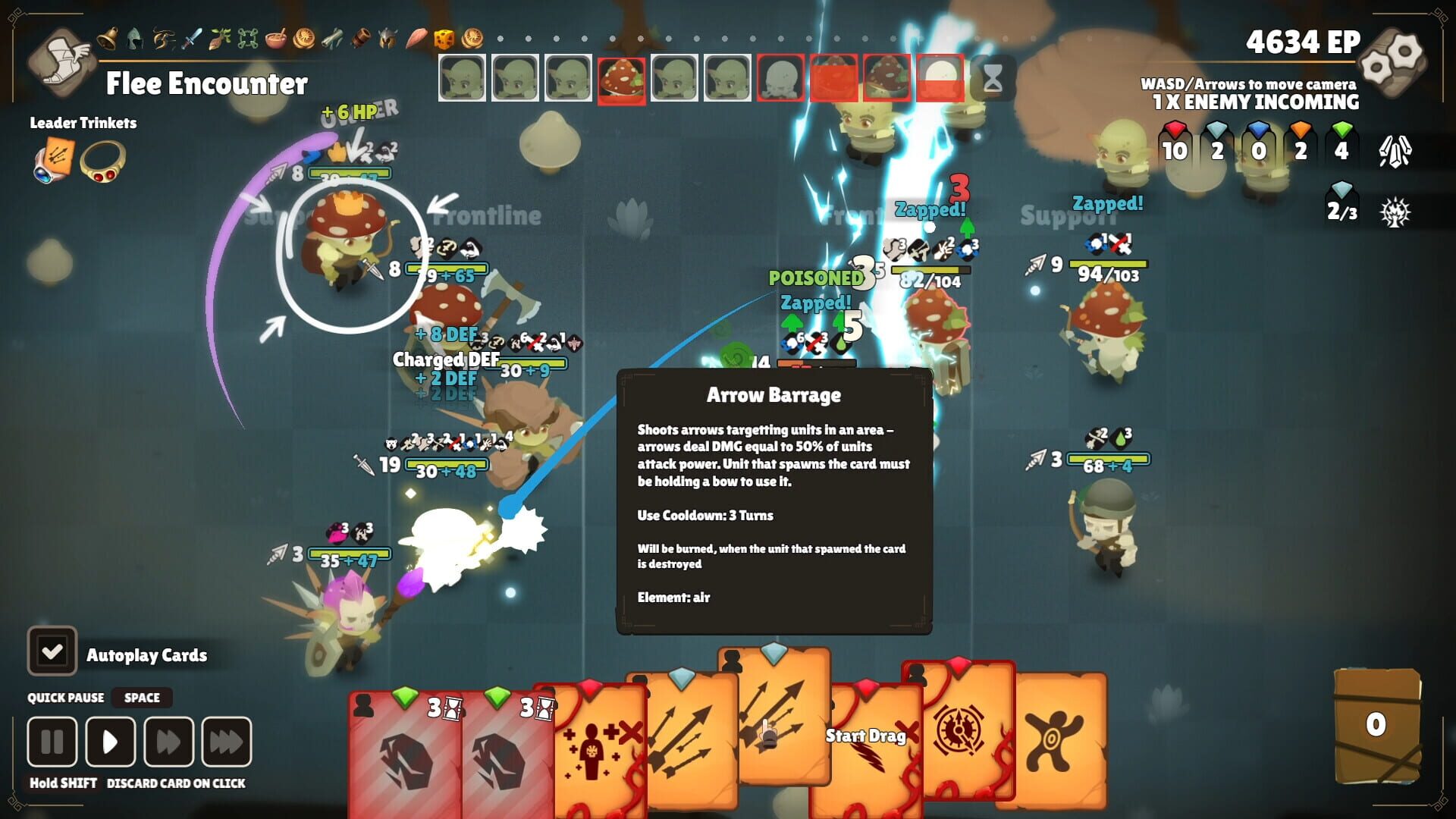This screenshot has height=819, width=1456.
Task: Select the leftmost goblin unit portrait
Action: pos(463,77)
